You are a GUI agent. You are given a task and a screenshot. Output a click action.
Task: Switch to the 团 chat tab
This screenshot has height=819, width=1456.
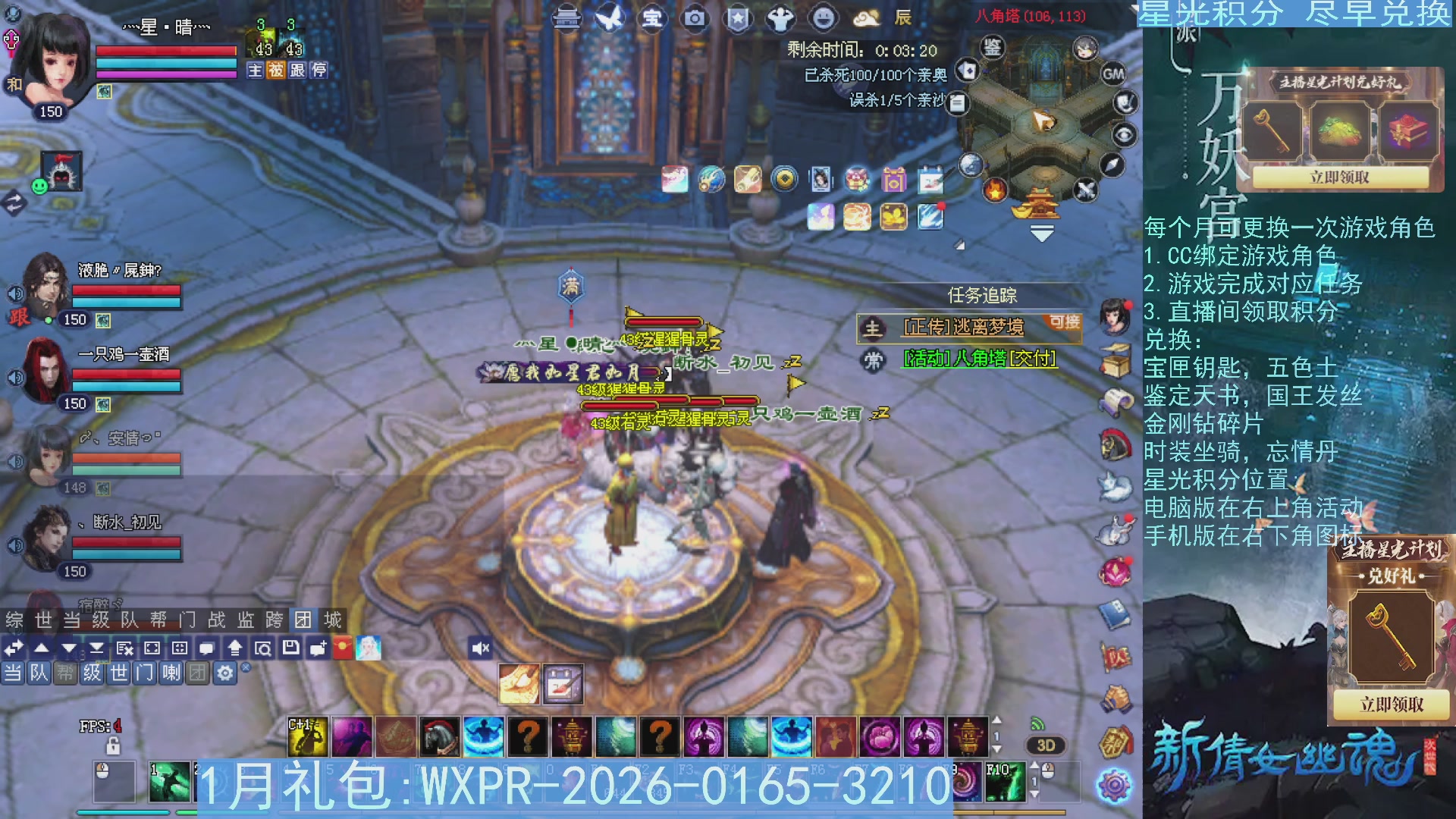303,620
